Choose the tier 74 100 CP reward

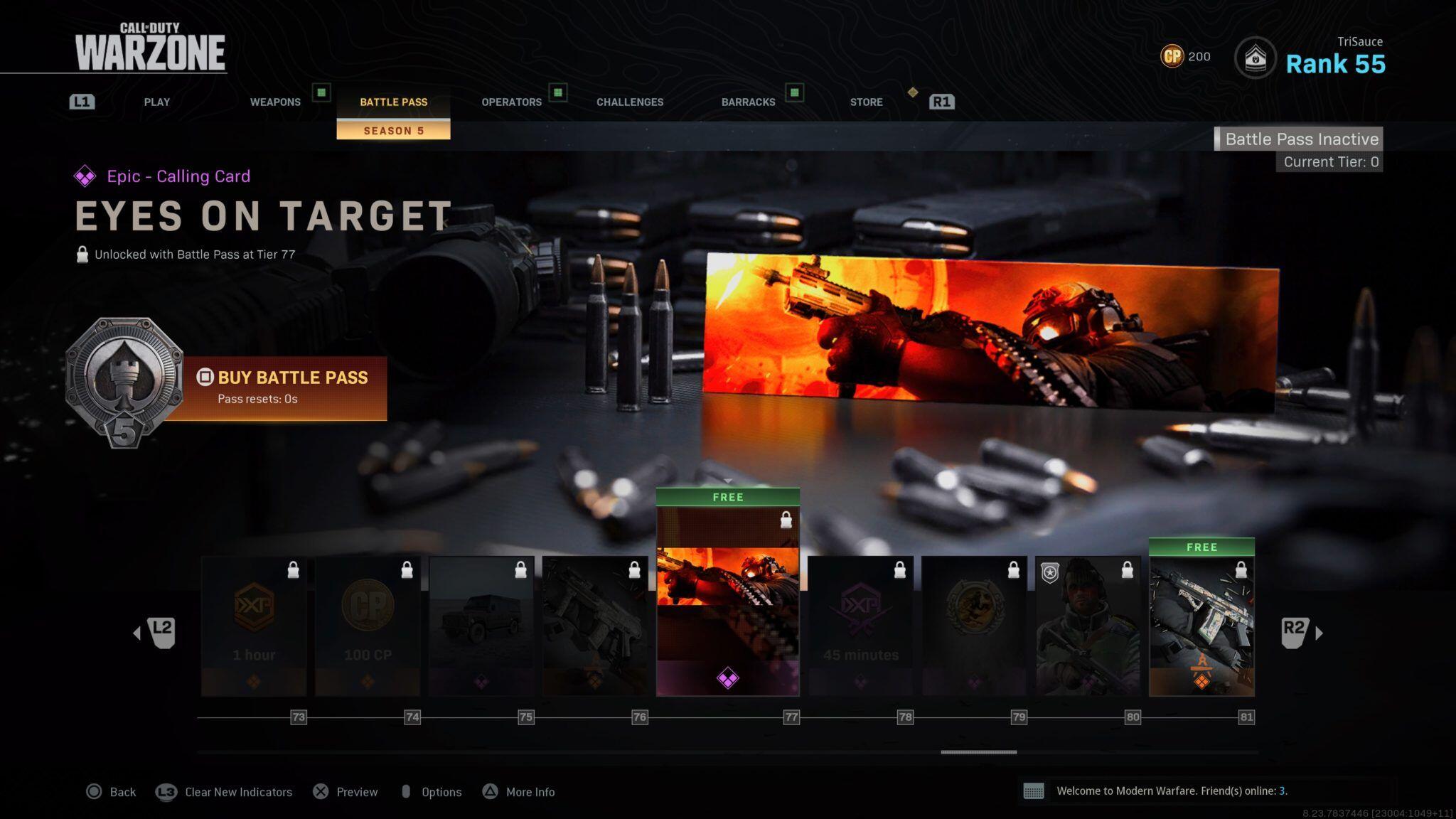click(368, 626)
